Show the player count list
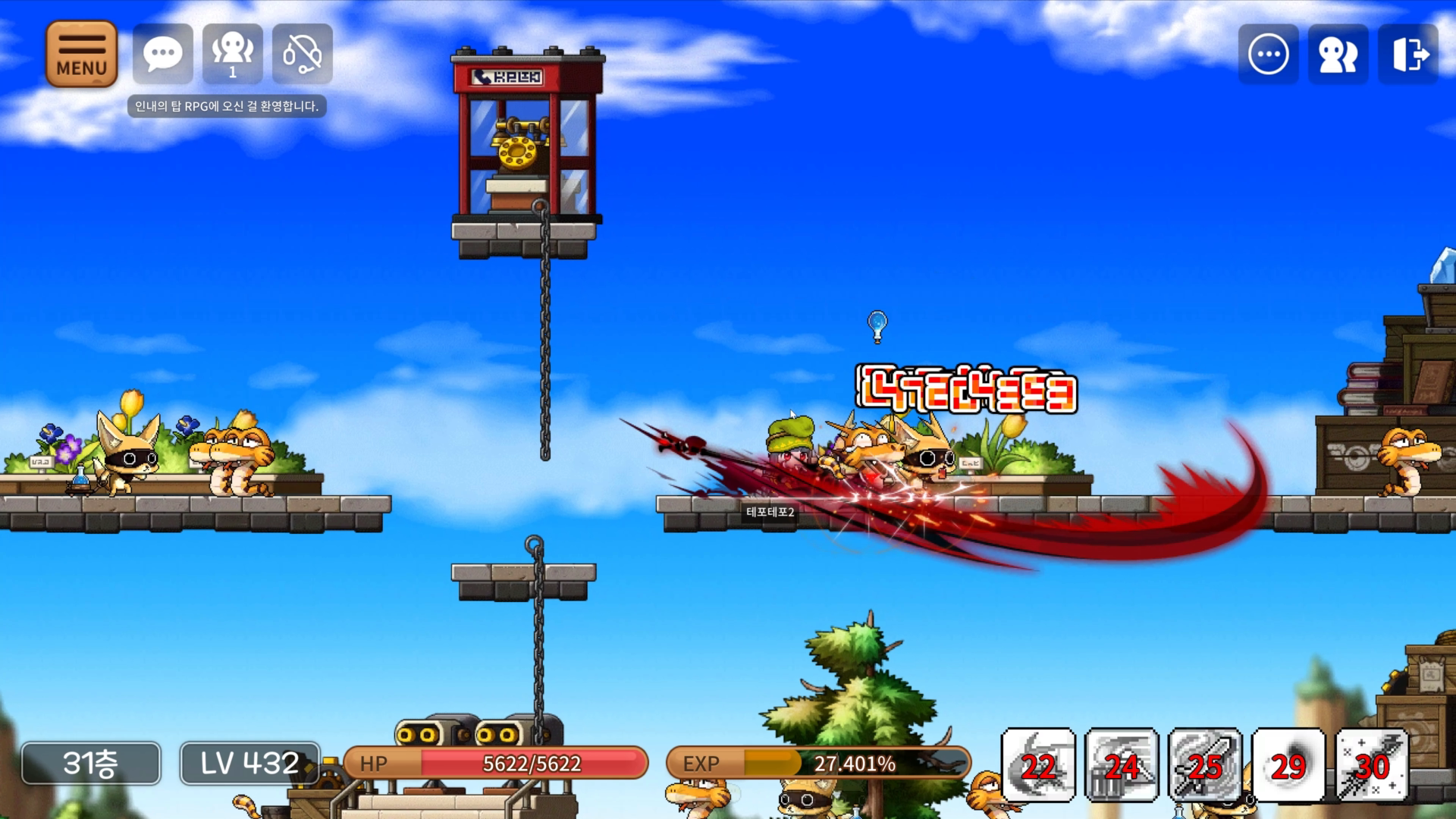This screenshot has height=819, width=1456. click(x=232, y=54)
